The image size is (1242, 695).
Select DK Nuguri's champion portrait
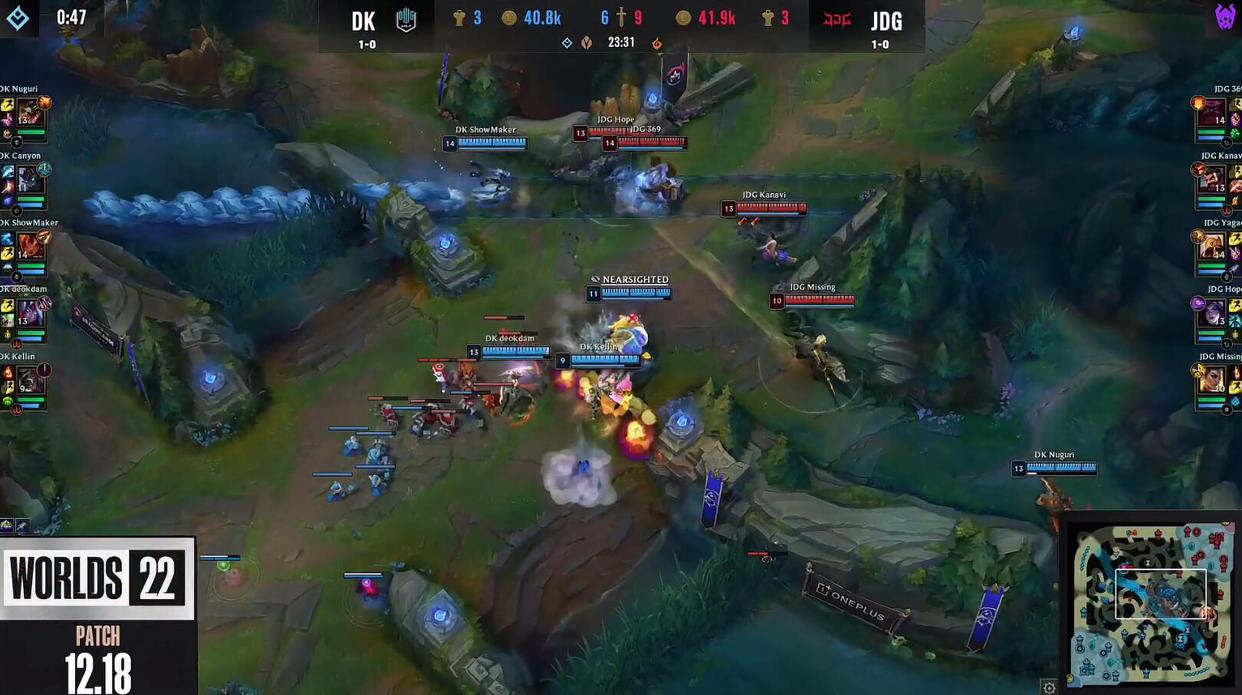(x=29, y=113)
